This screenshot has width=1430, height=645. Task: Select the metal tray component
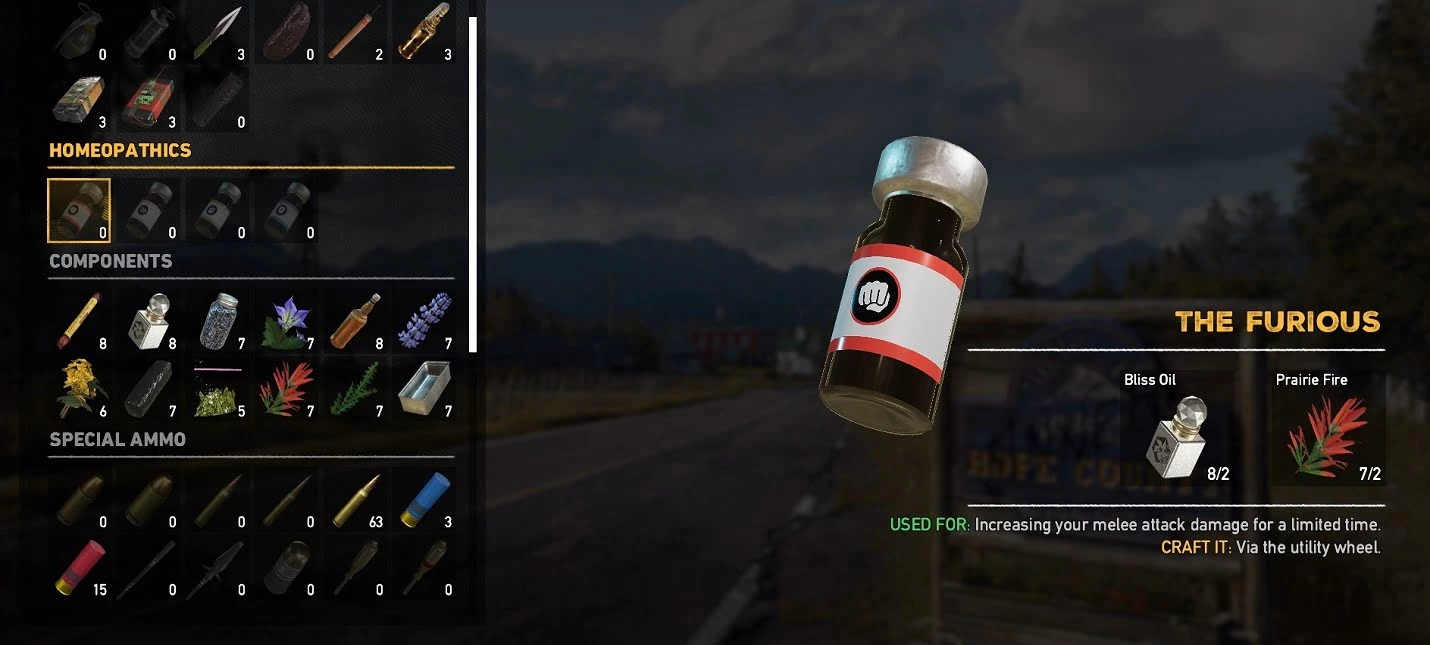pyautogui.click(x=424, y=390)
